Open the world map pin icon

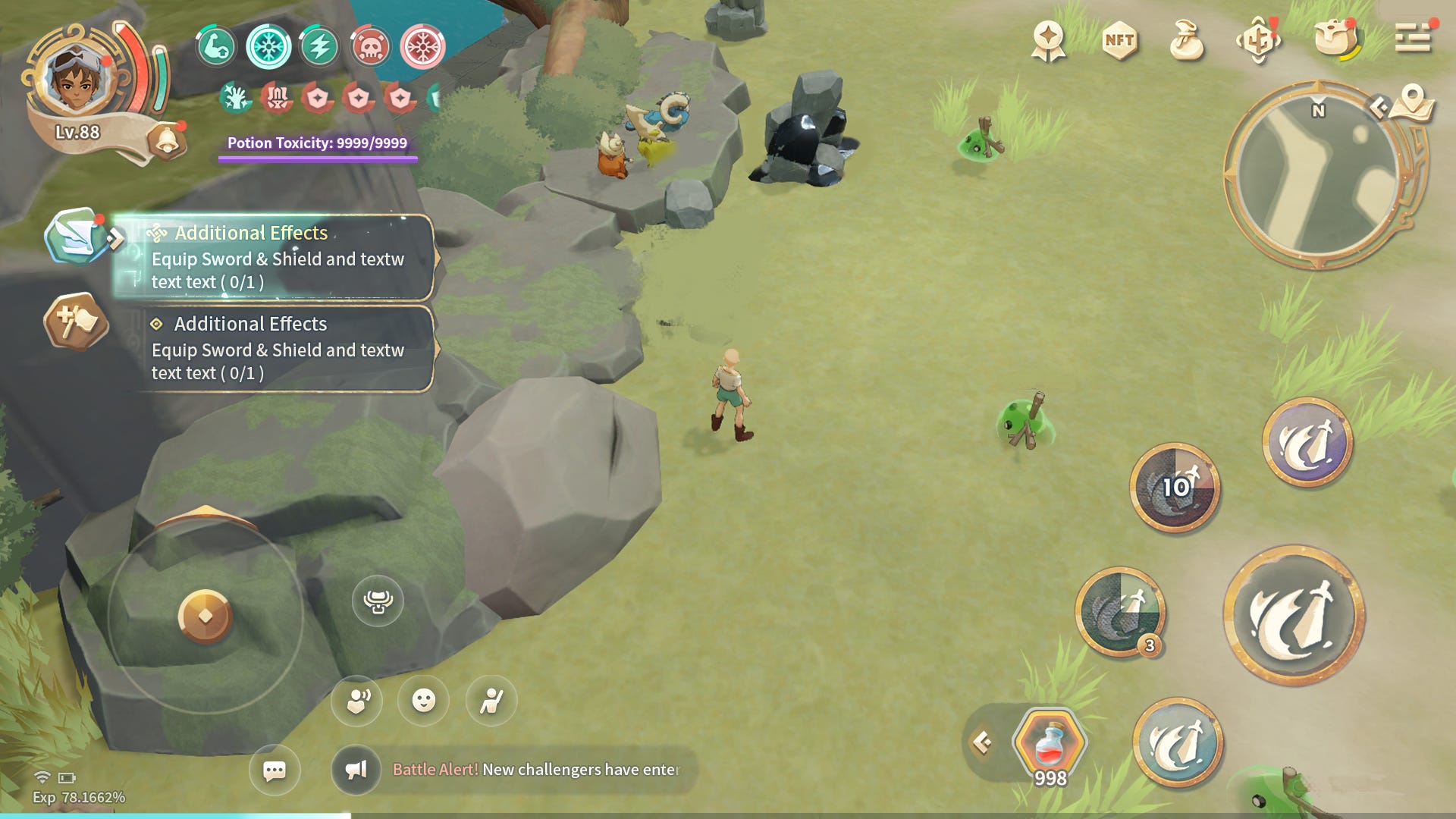(x=1412, y=102)
